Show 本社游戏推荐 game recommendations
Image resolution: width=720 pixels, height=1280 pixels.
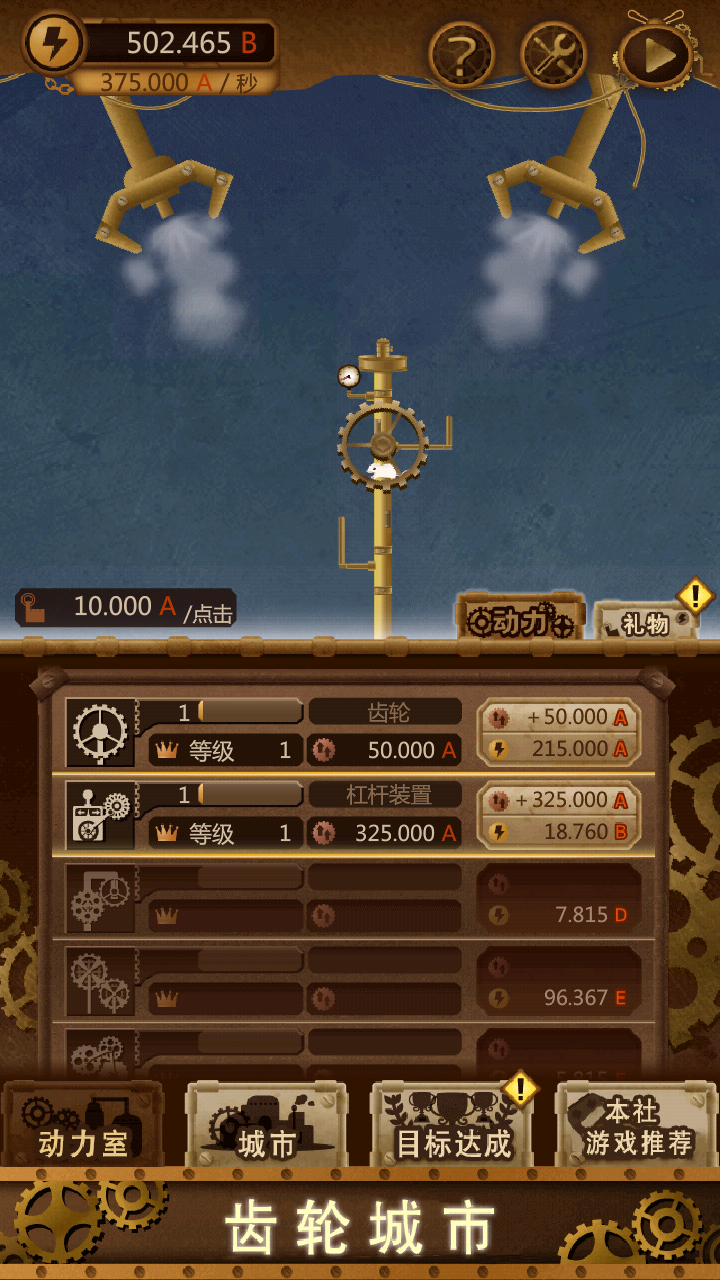638,1125
